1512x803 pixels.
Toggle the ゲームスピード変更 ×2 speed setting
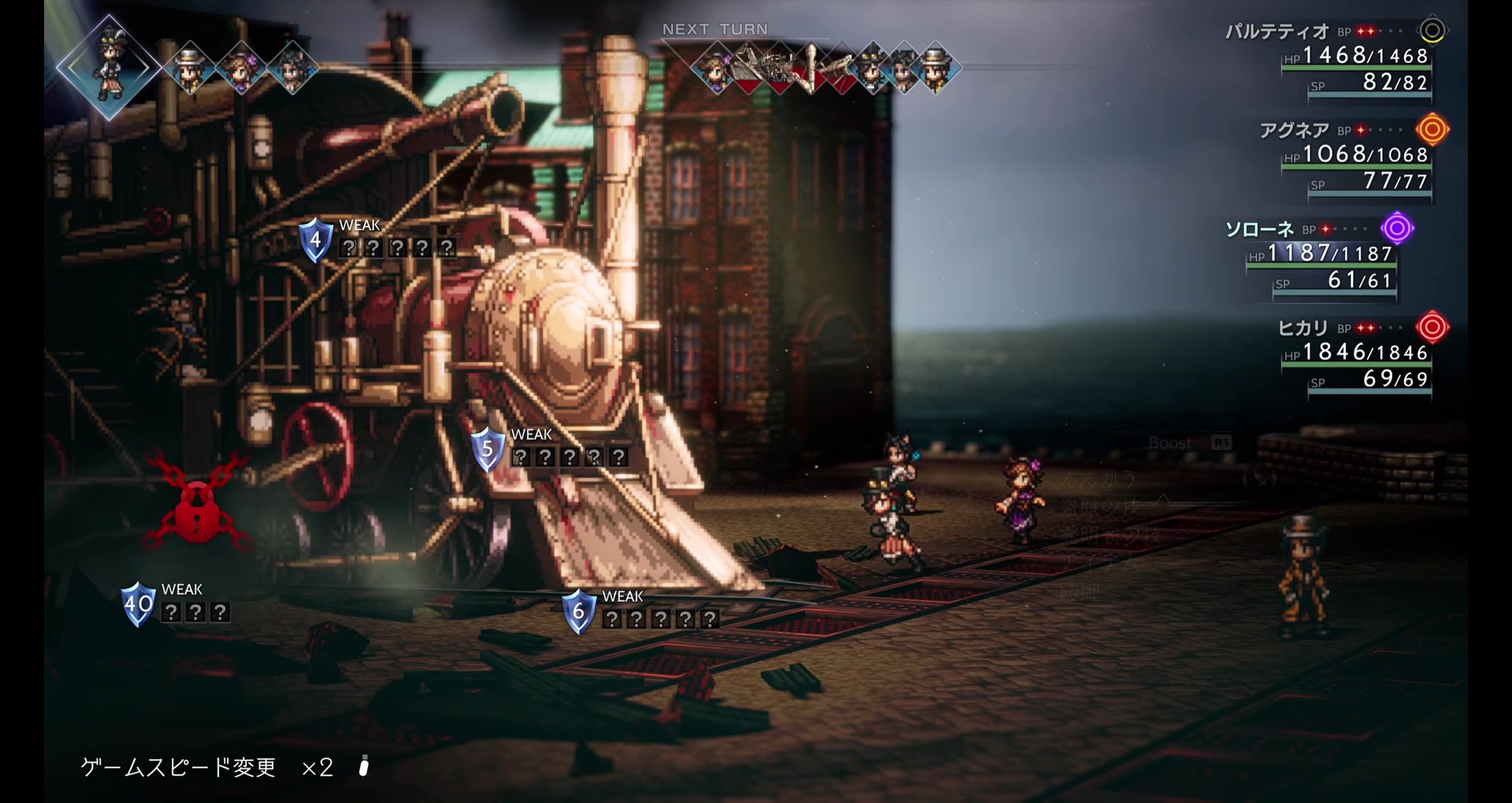coord(206,767)
